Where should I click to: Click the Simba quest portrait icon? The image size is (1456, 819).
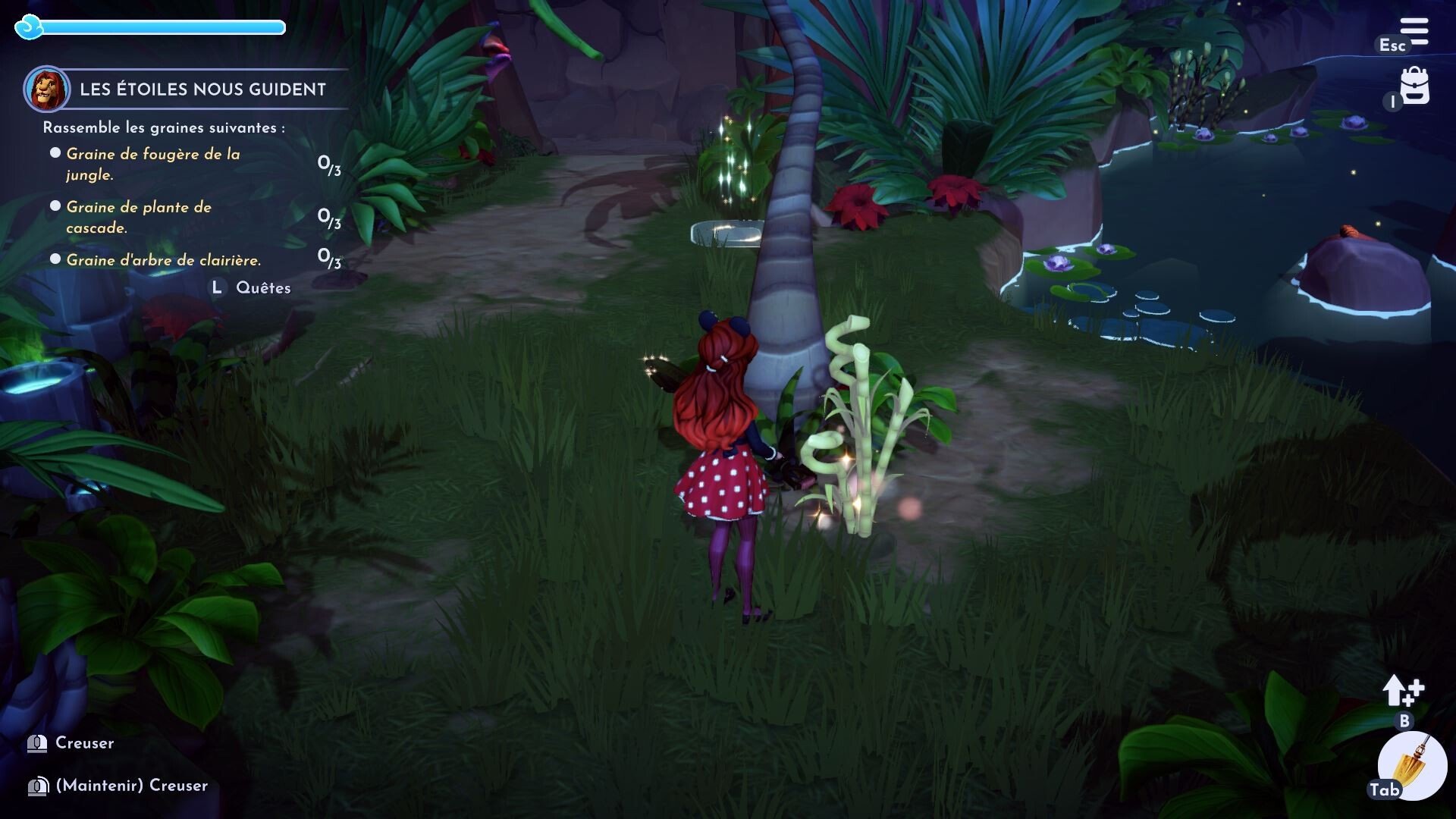(47, 89)
